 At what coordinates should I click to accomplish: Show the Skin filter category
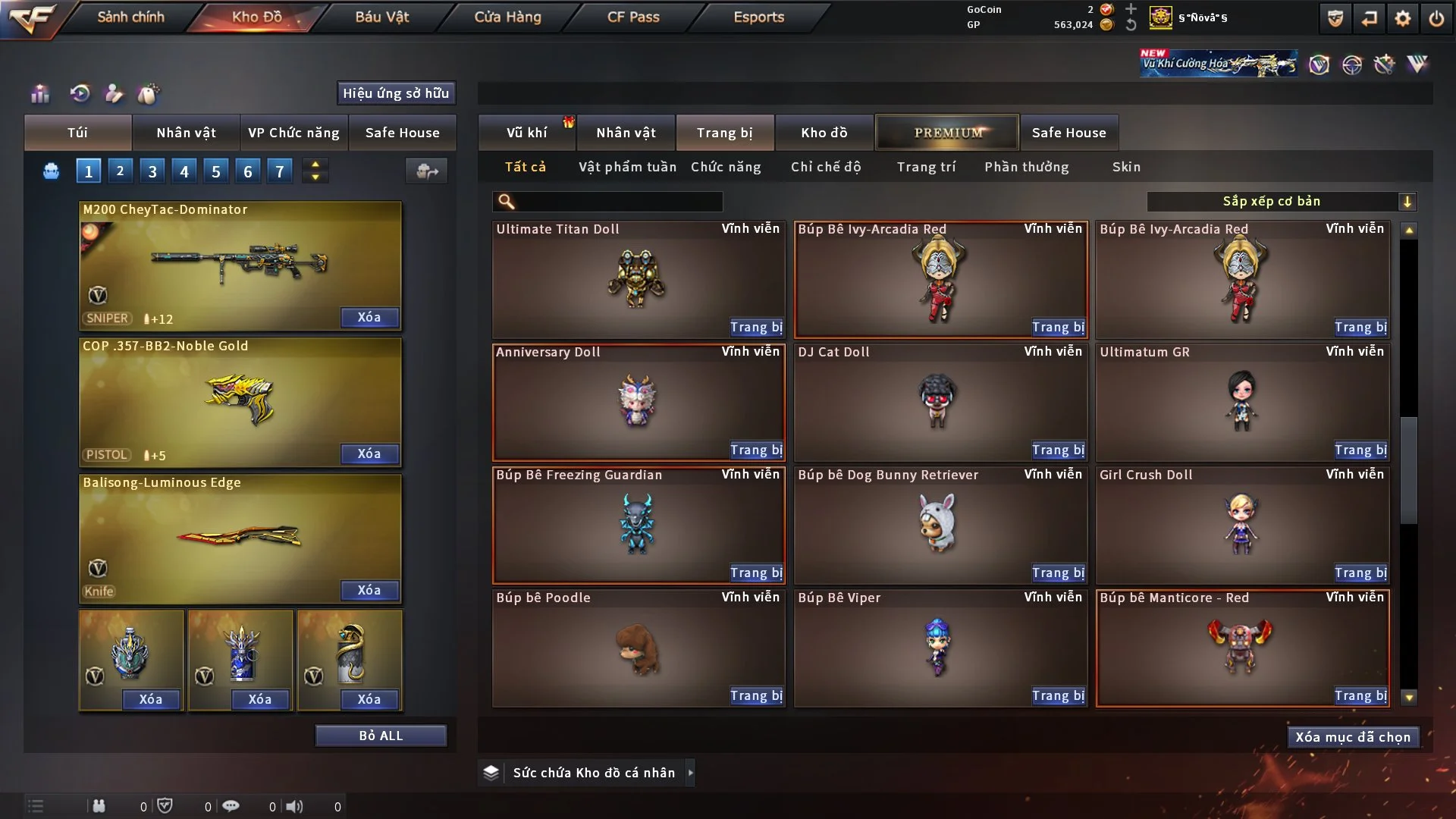pos(1126,167)
